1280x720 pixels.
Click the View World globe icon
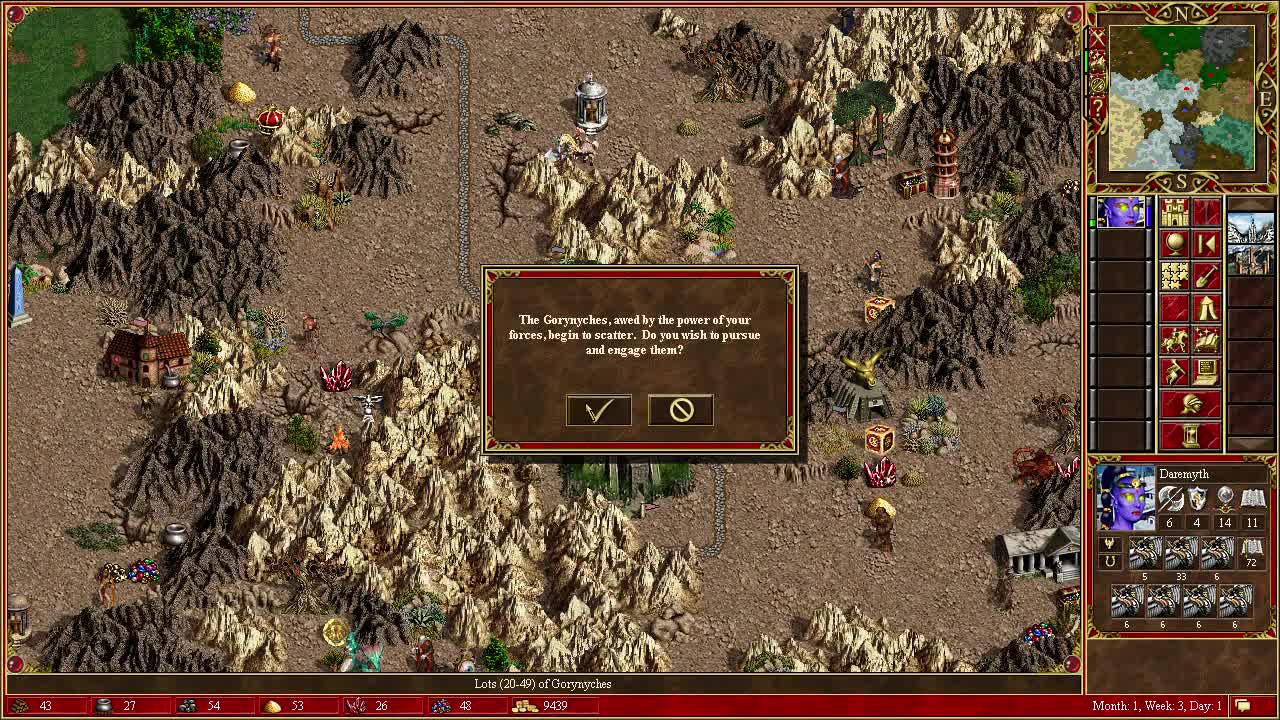point(1174,242)
